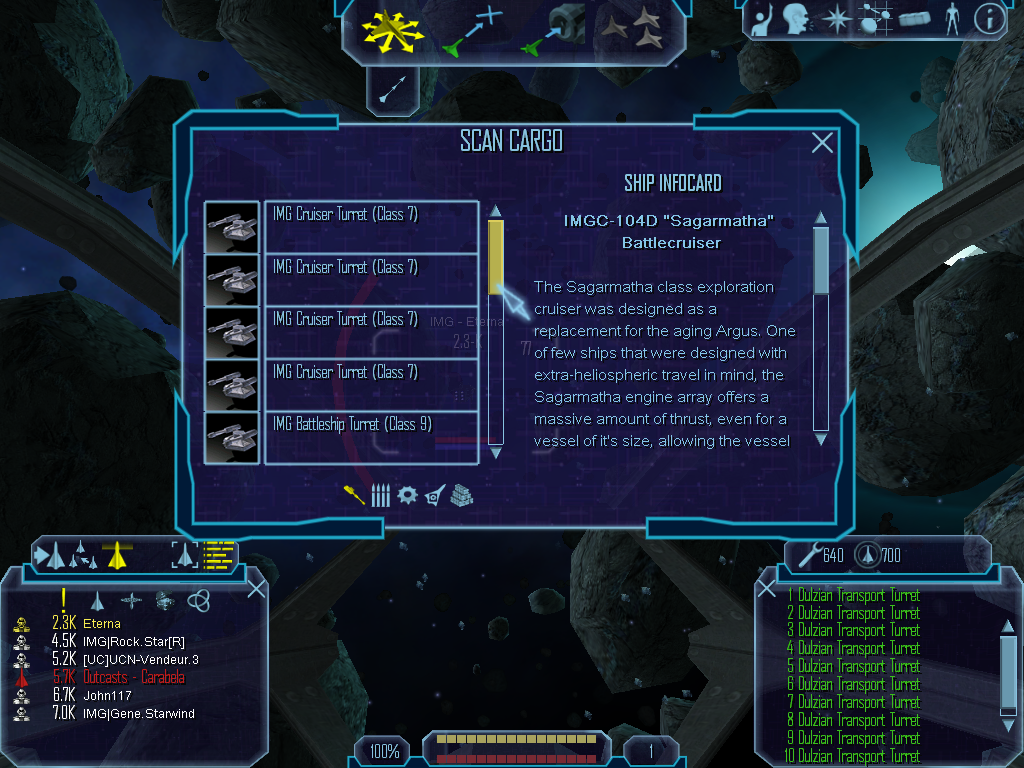The height and width of the screenshot is (768, 1024).
Task: Filter cargo by the ammo icon
Action: pyautogui.click(x=380, y=495)
